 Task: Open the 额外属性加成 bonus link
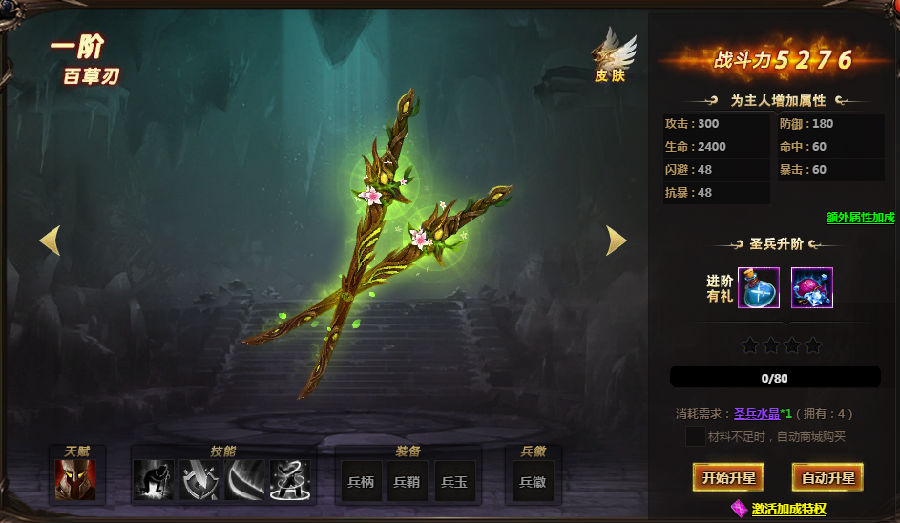point(860,217)
